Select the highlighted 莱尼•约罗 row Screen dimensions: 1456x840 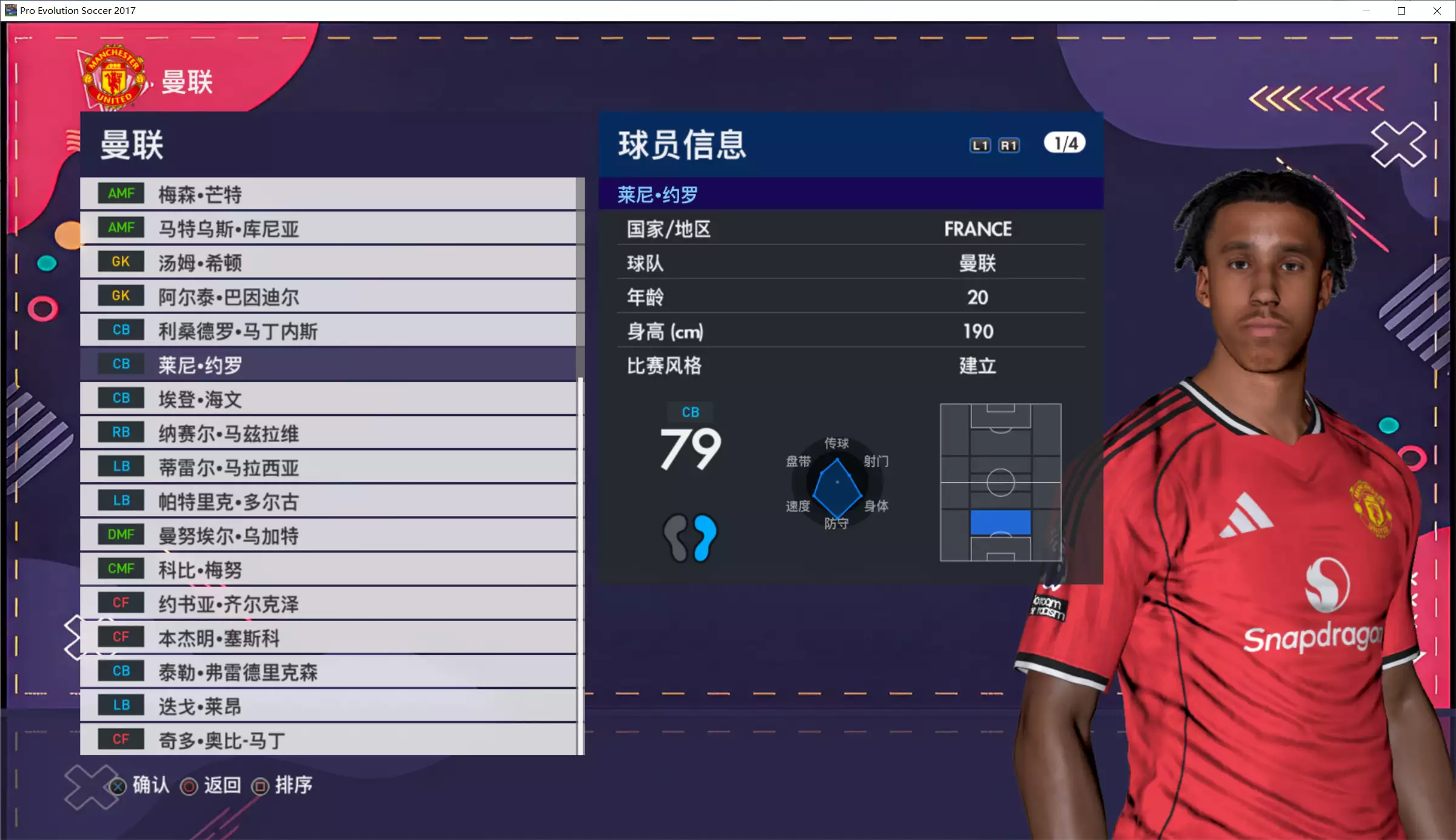tap(327, 365)
